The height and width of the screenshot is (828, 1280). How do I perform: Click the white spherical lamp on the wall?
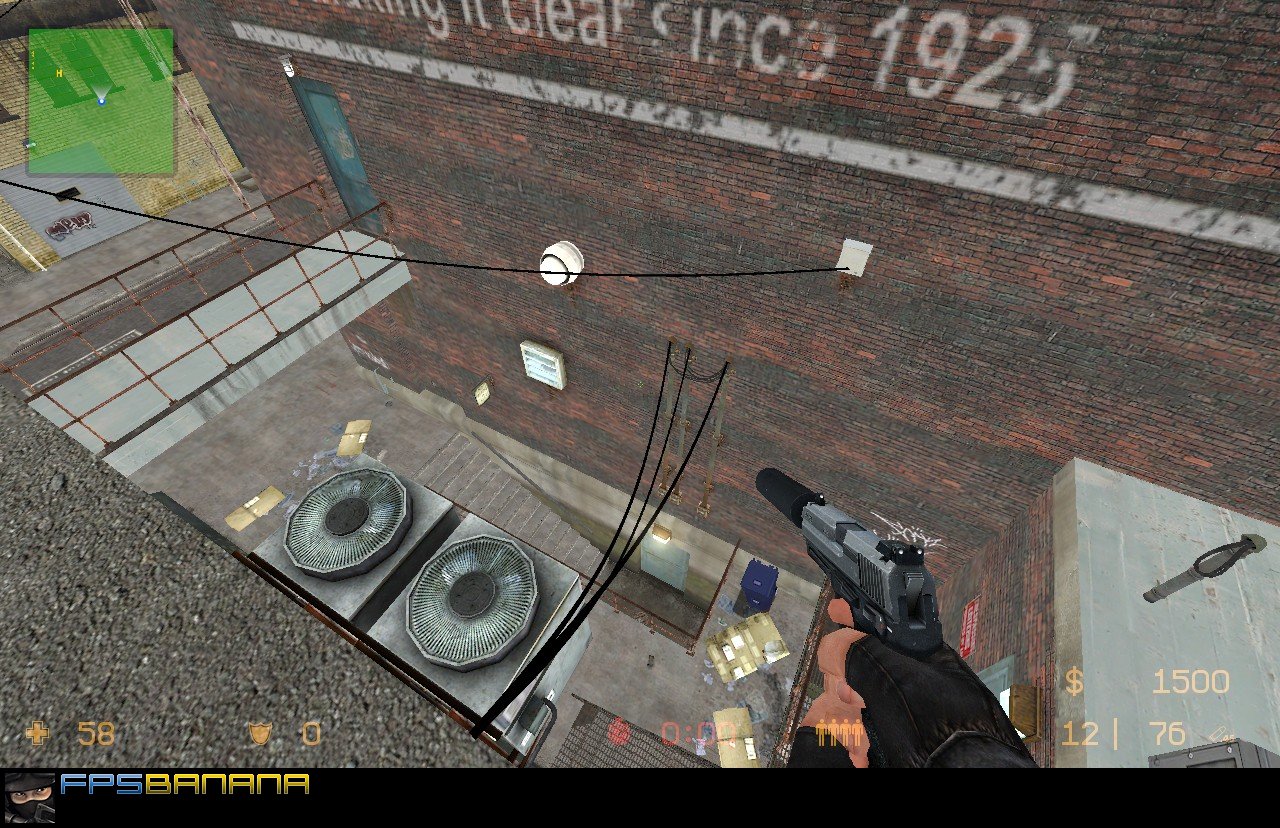pos(560,263)
